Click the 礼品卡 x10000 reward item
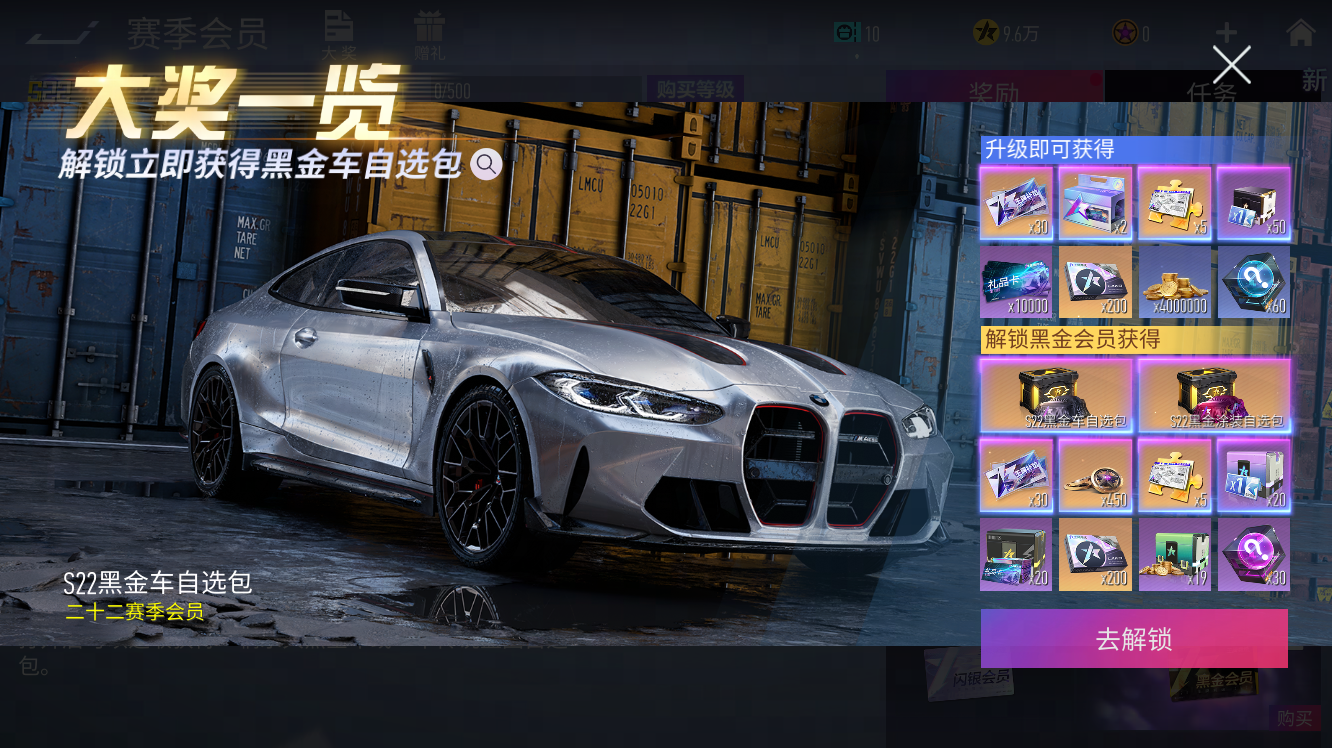This screenshot has width=1332, height=748. coord(1016,282)
